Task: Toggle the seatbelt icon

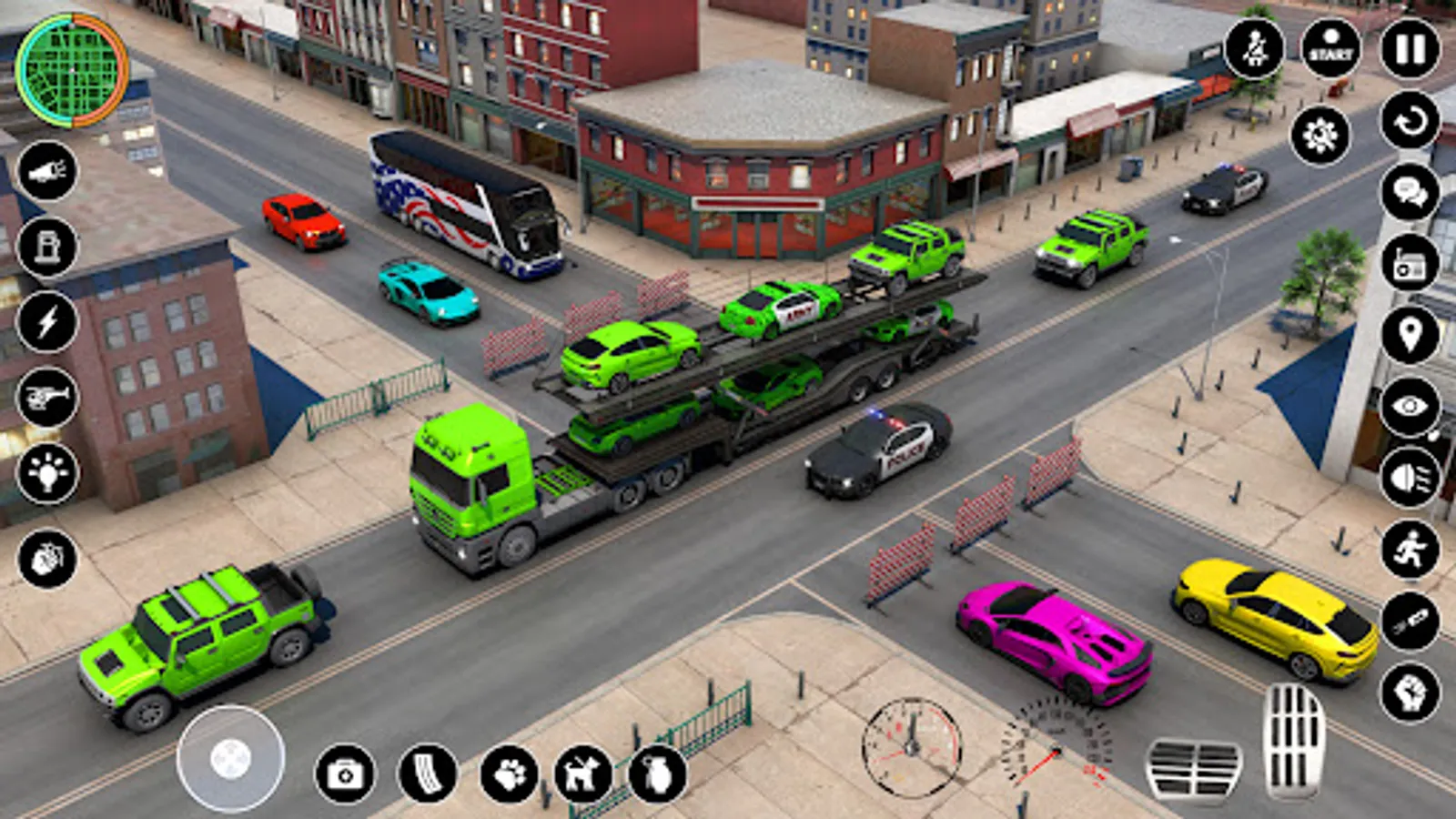Action: (1254, 48)
